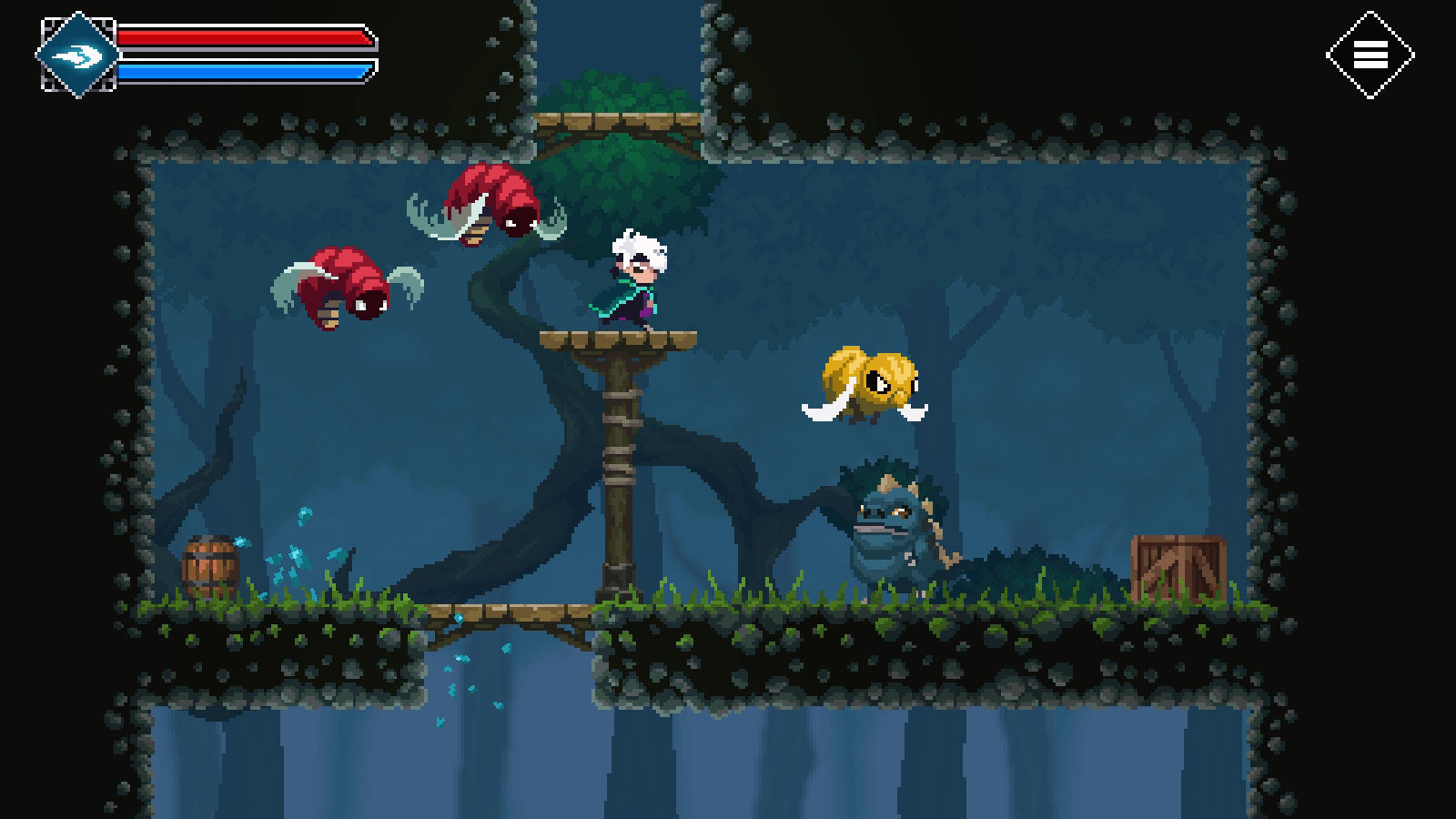This screenshot has width=1456, height=819.
Task: Click the wooden barrel on the left ledge
Action: coord(211,564)
